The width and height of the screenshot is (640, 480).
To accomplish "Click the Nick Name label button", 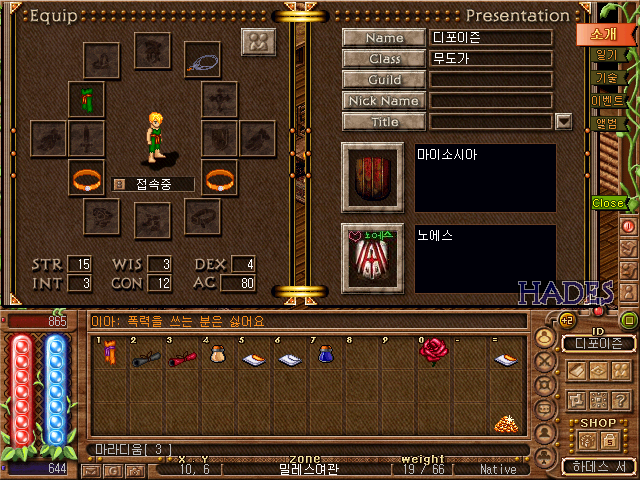I will pos(384,101).
